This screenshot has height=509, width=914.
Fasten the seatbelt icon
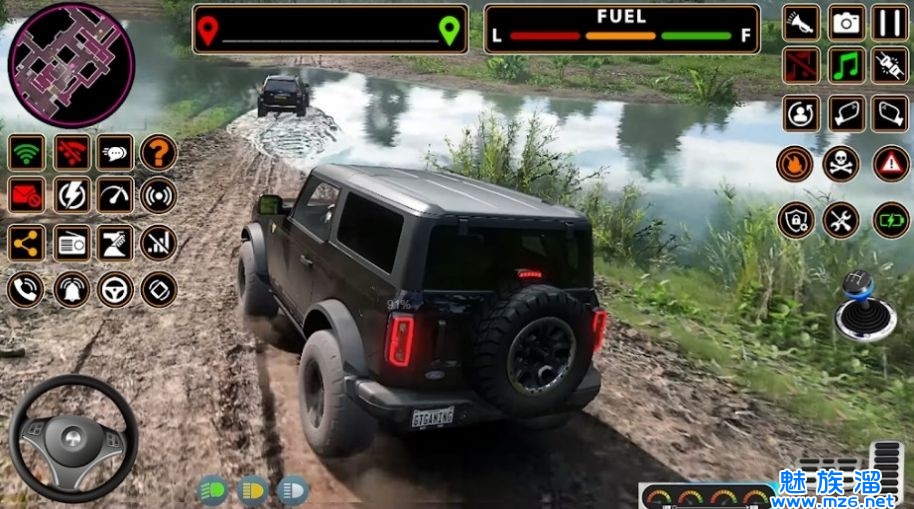point(890,66)
